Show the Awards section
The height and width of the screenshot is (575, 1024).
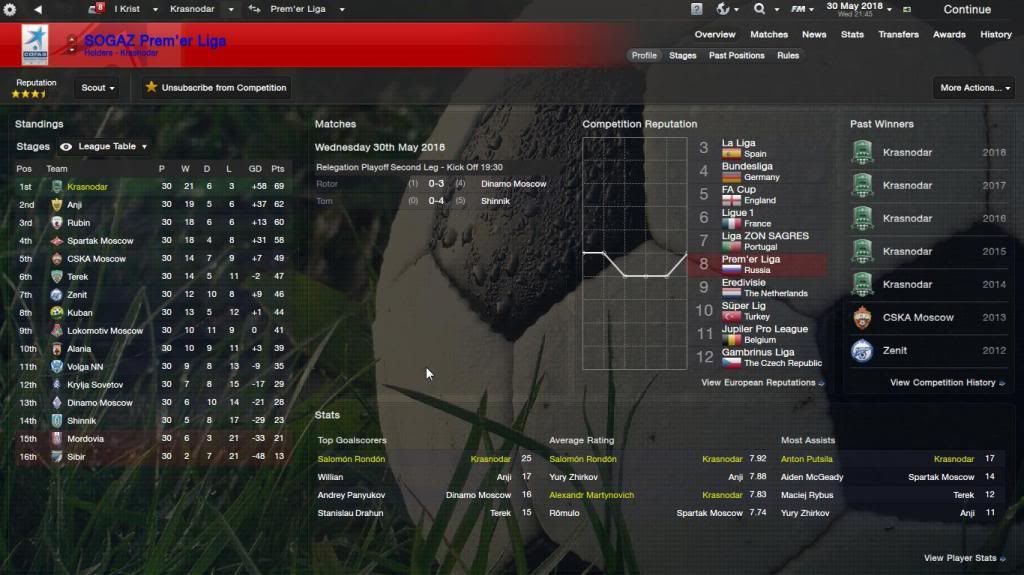click(x=949, y=35)
